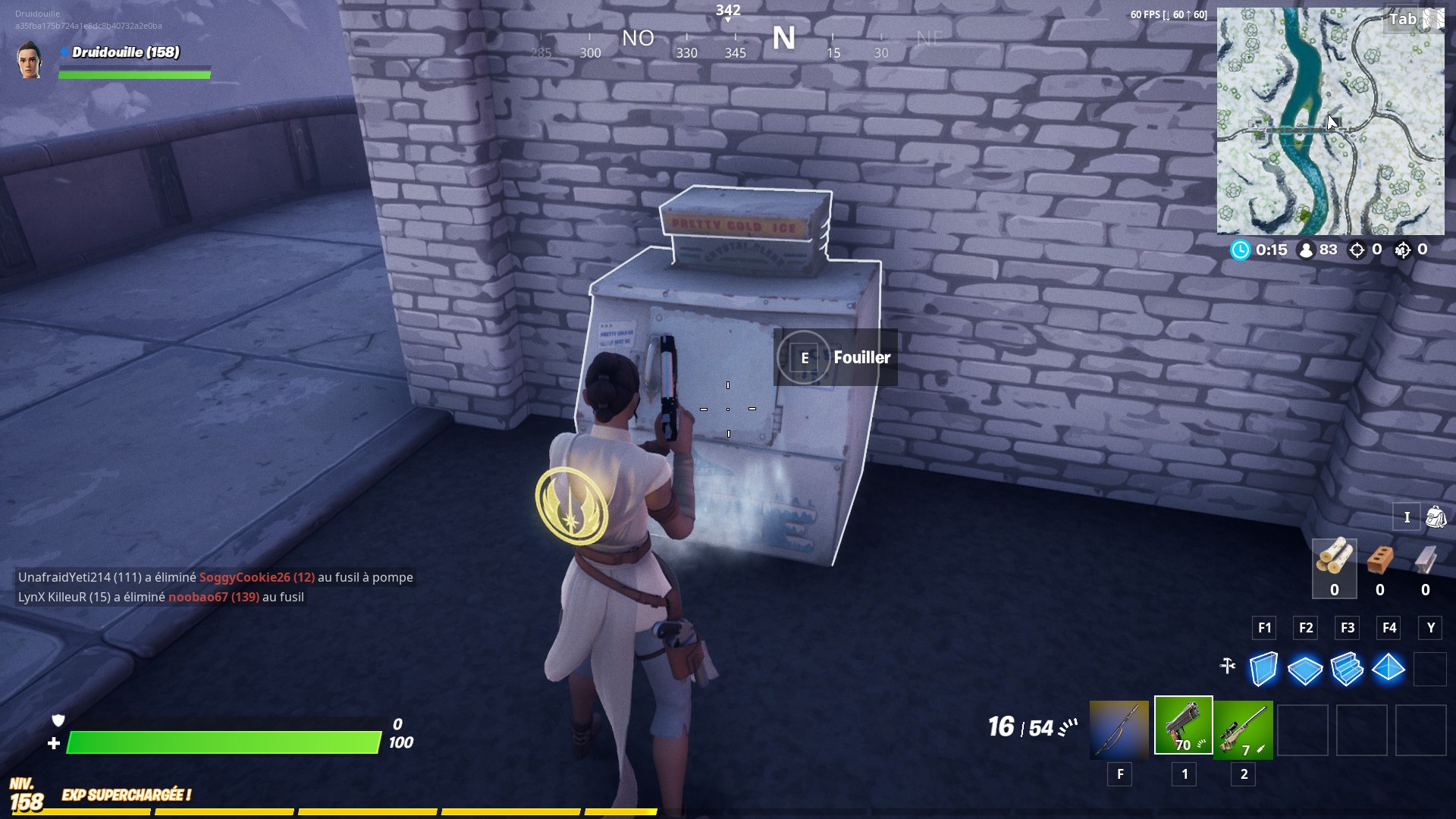
Task: Click the eliminations crosshair icon beside the minimap
Action: point(1357,249)
